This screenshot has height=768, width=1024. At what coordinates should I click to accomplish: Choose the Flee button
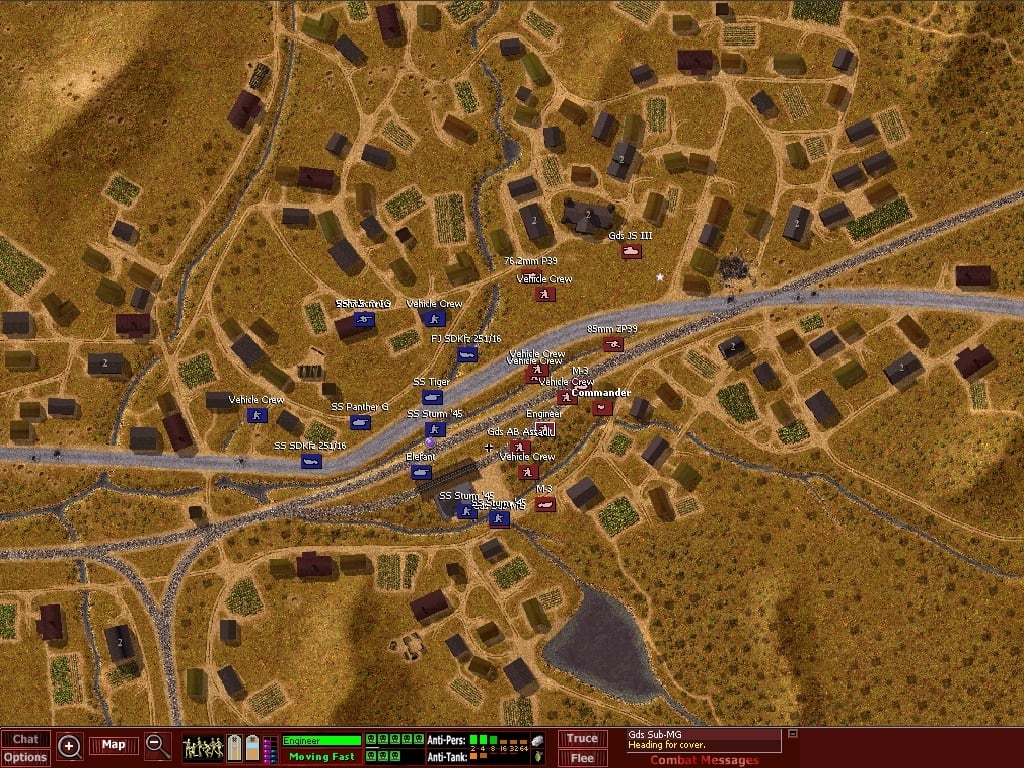(582, 758)
